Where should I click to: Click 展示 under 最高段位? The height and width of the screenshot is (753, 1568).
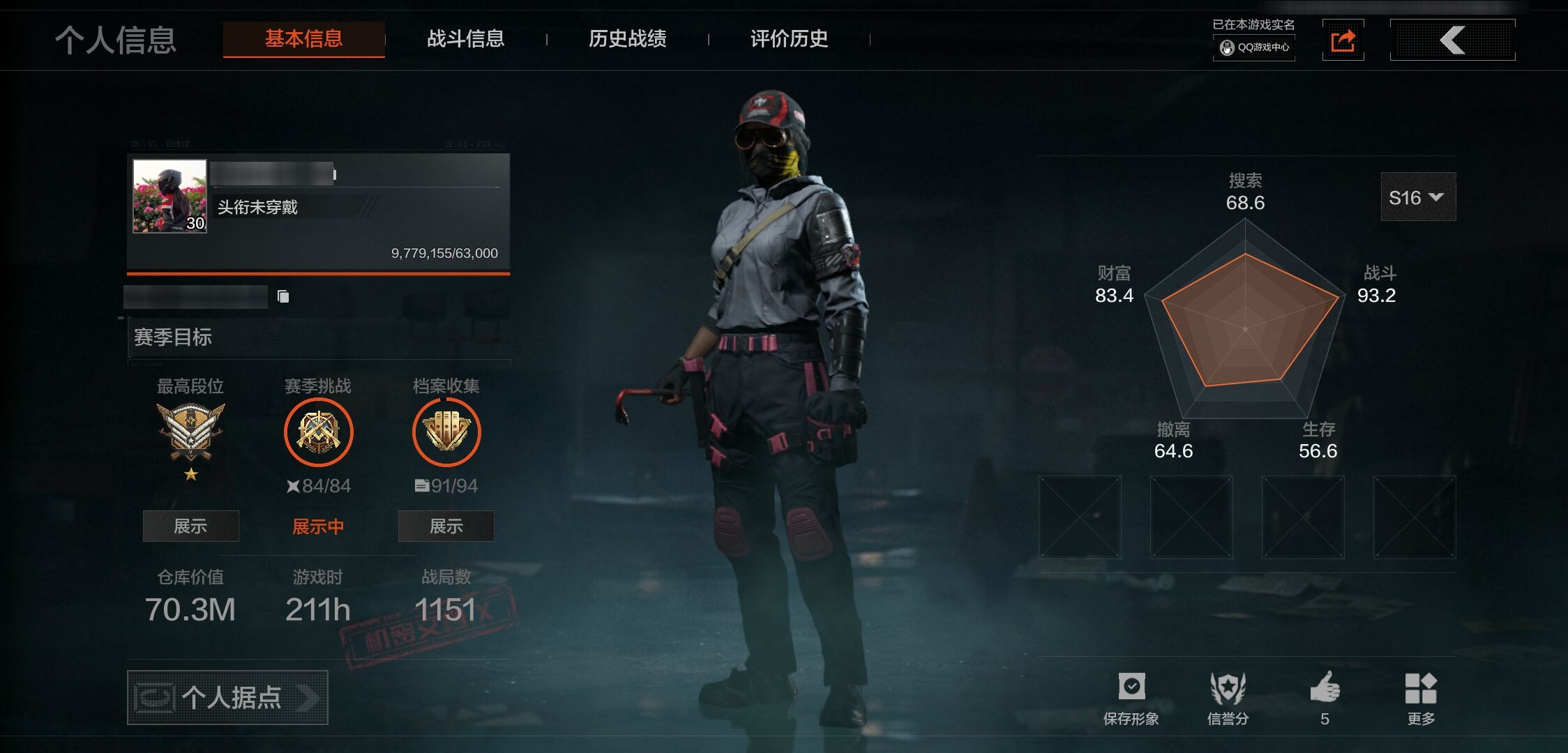coord(190,526)
